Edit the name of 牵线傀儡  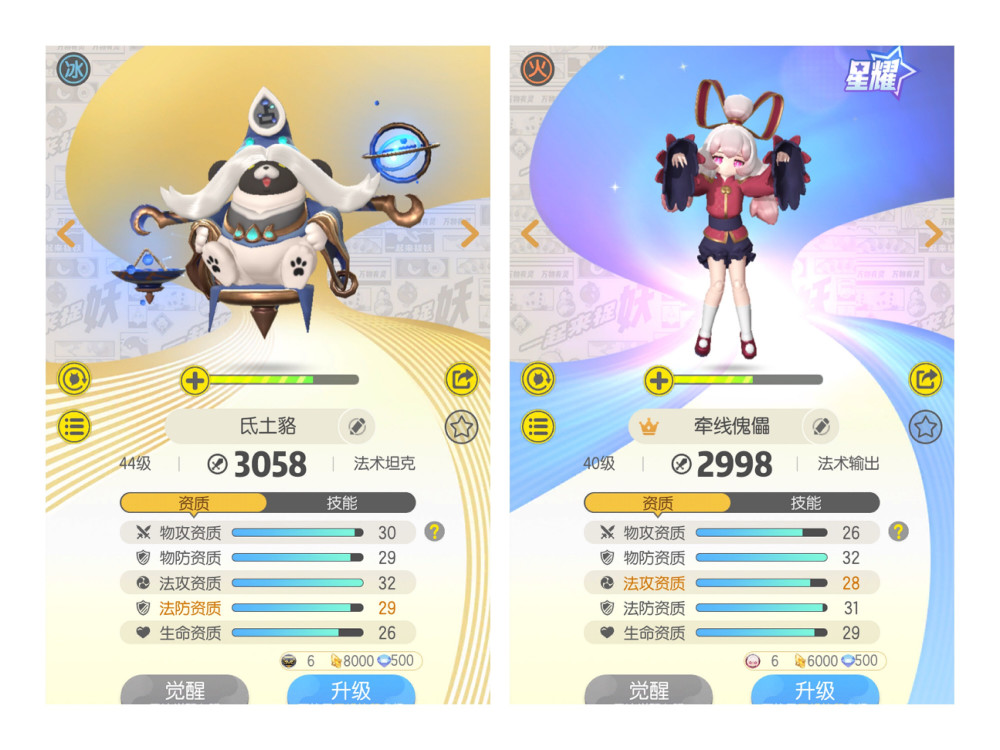coord(821,427)
